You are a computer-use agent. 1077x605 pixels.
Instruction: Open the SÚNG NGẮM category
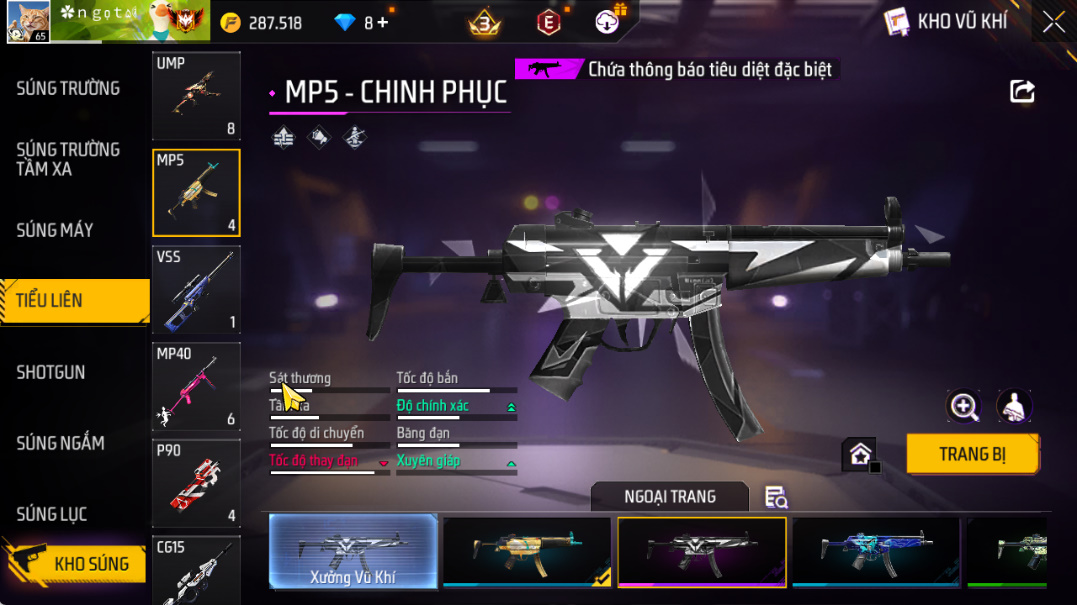tap(60, 443)
